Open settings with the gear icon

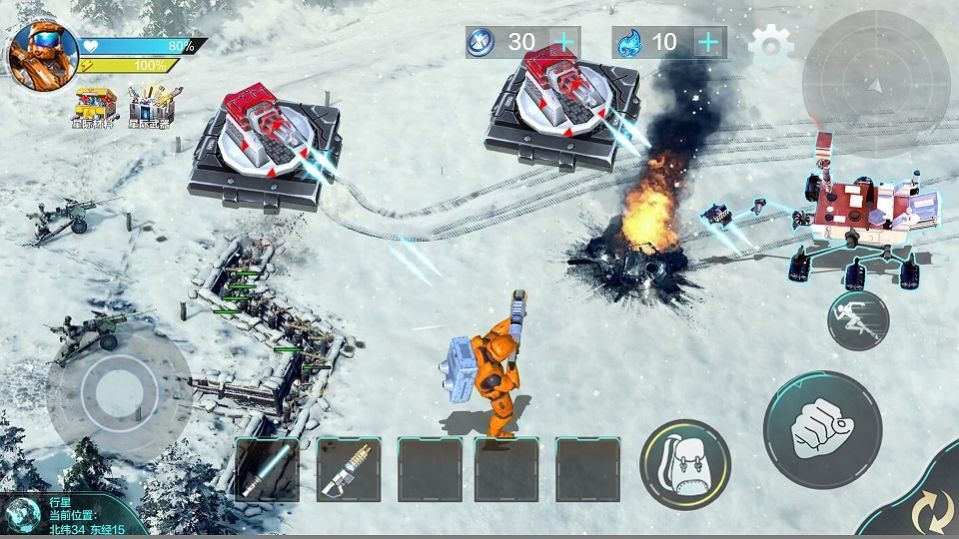coord(770,44)
